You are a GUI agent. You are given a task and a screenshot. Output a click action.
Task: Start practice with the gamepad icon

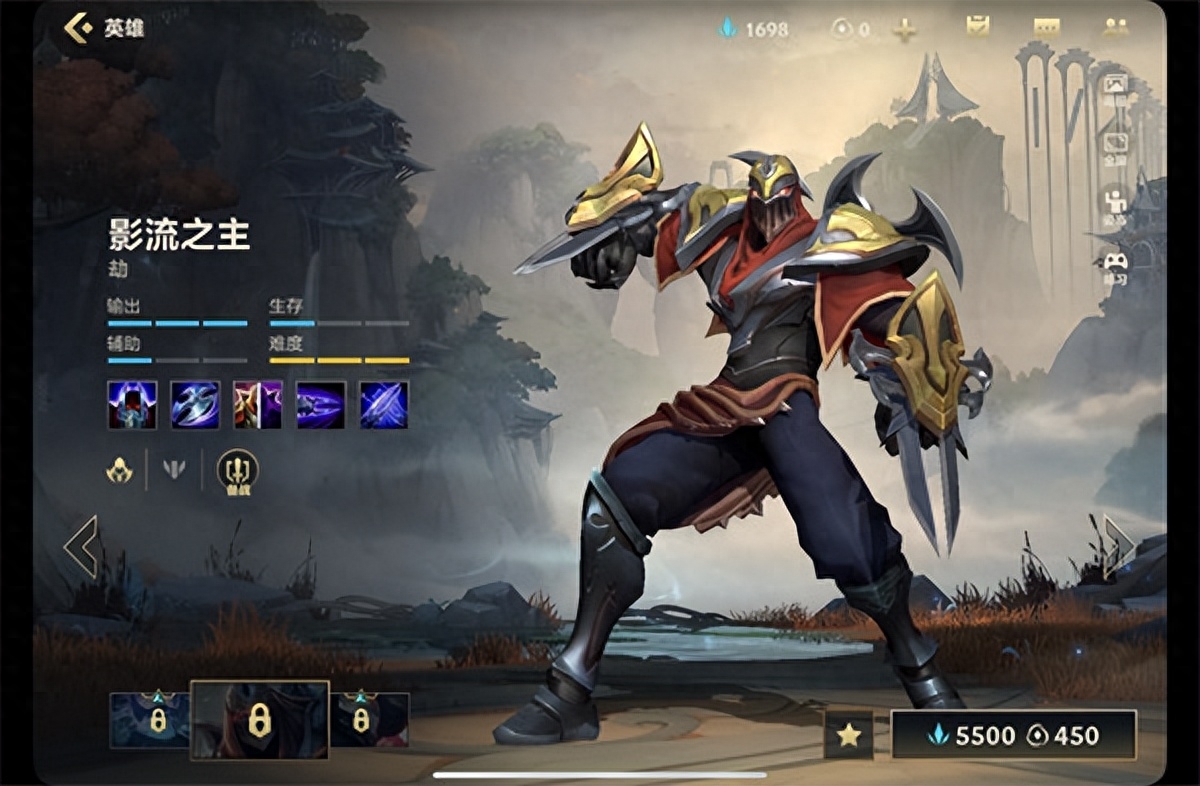1114,264
